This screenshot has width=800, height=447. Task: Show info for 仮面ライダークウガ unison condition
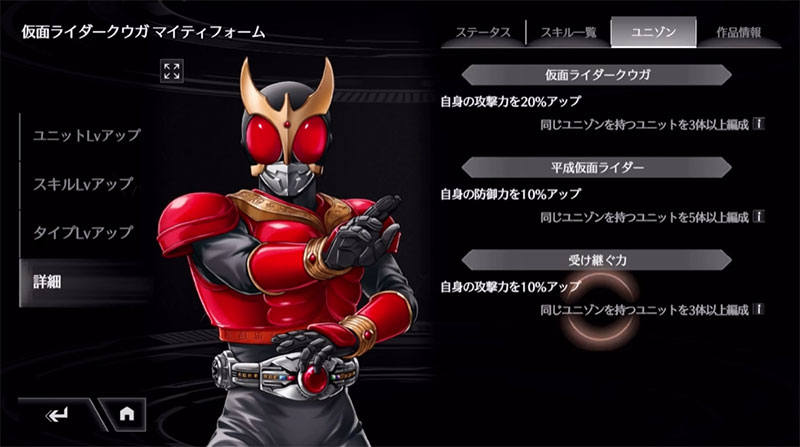[x=759, y=124]
